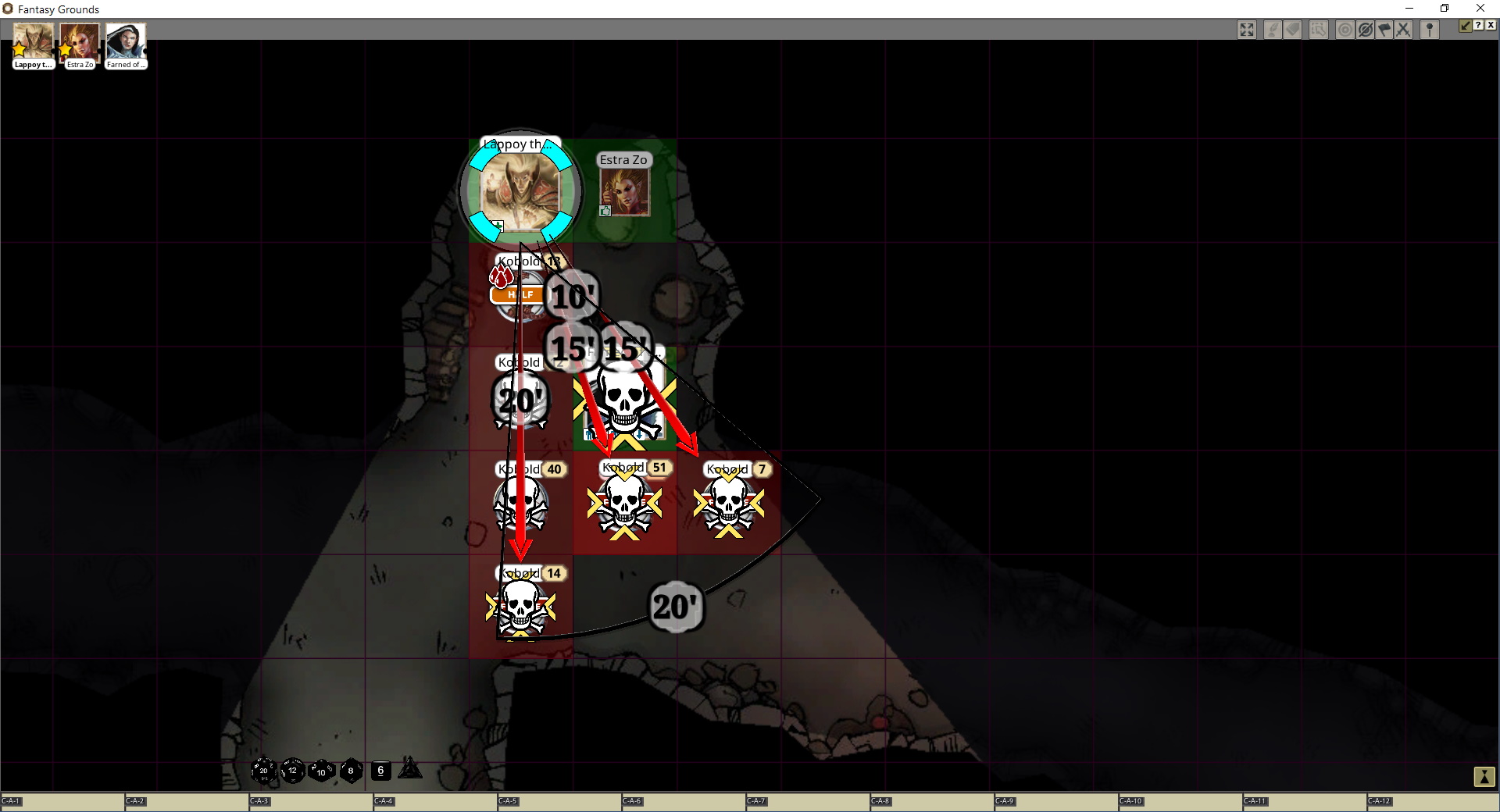
Task: Toggle the crossed-out eye mask tool
Action: (x=1365, y=30)
